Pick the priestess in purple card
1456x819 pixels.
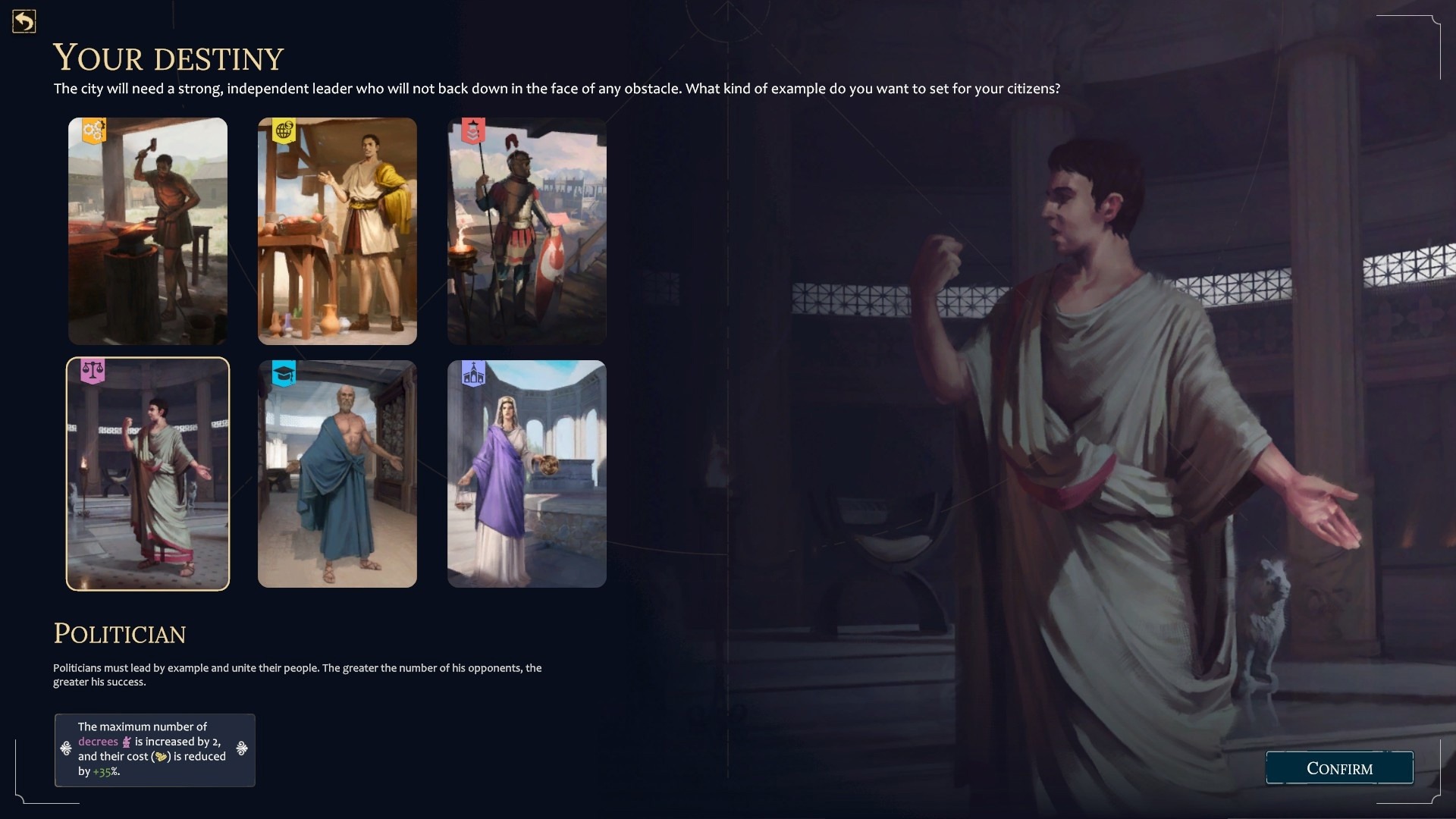527,474
